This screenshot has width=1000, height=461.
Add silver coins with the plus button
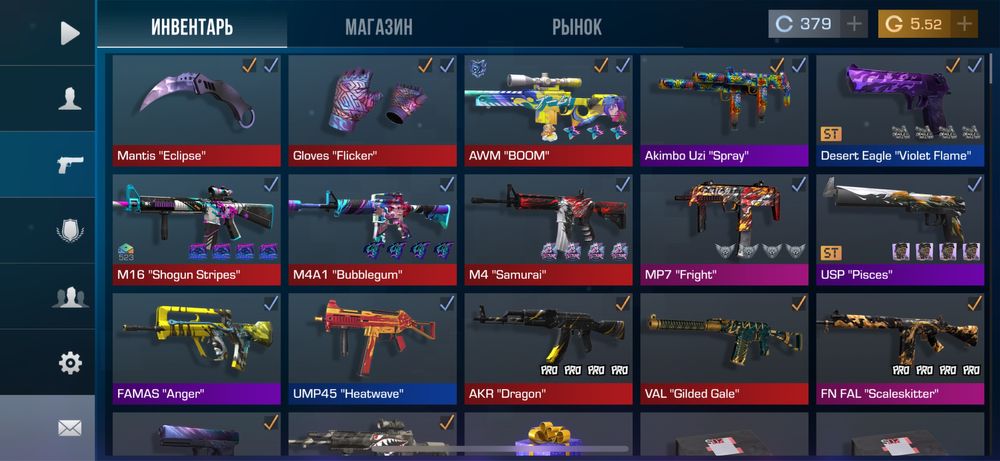[854, 24]
